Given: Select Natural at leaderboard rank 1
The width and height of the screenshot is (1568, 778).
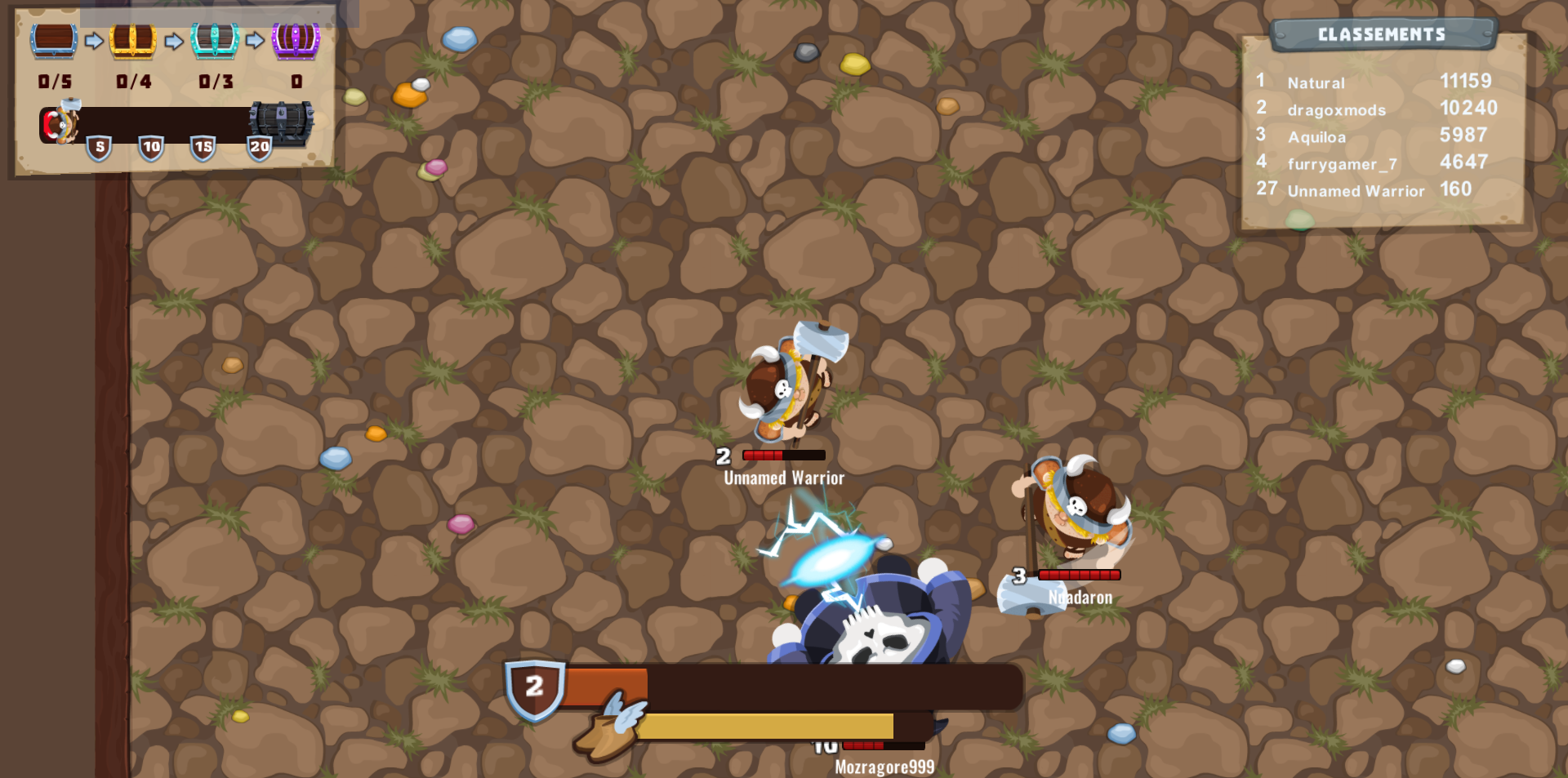Looking at the screenshot, I should click(1315, 82).
